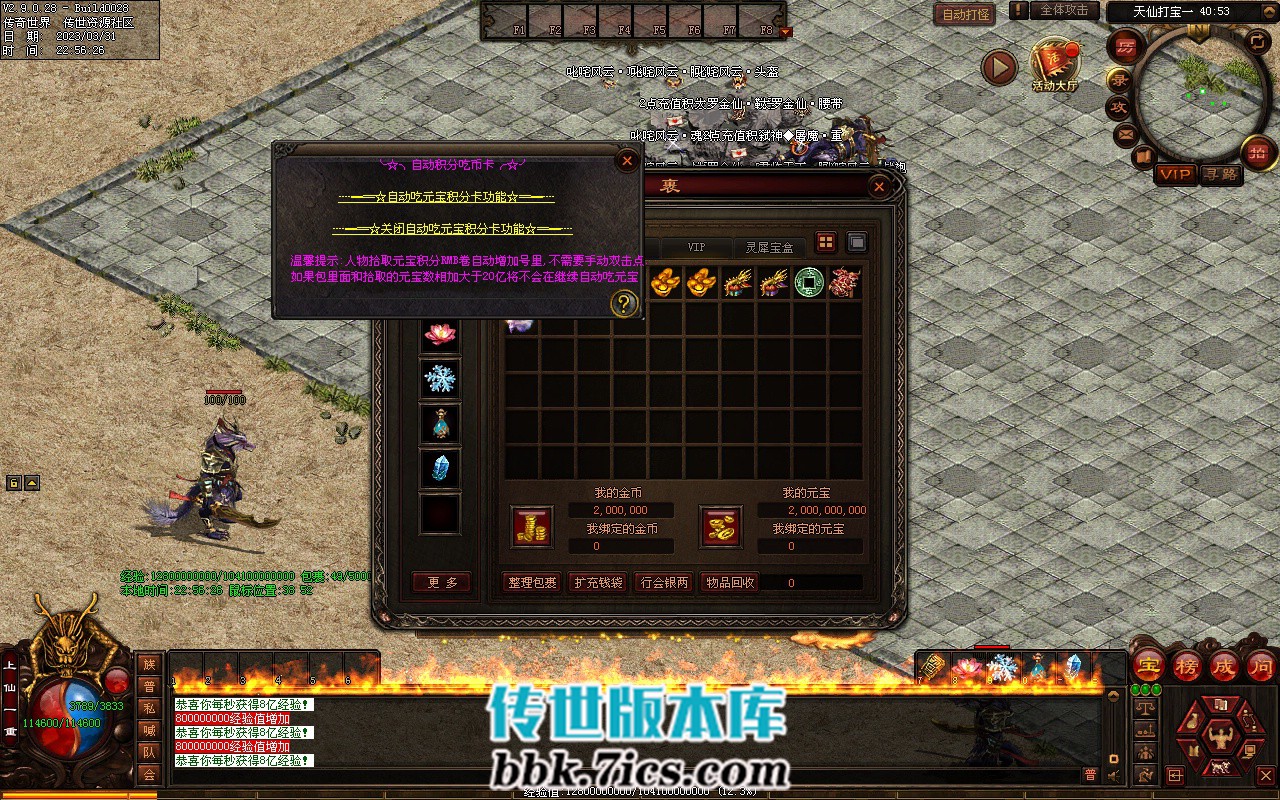The height and width of the screenshot is (800, 1280).
Task: Close the bag inventory window
Action: pos(879,186)
